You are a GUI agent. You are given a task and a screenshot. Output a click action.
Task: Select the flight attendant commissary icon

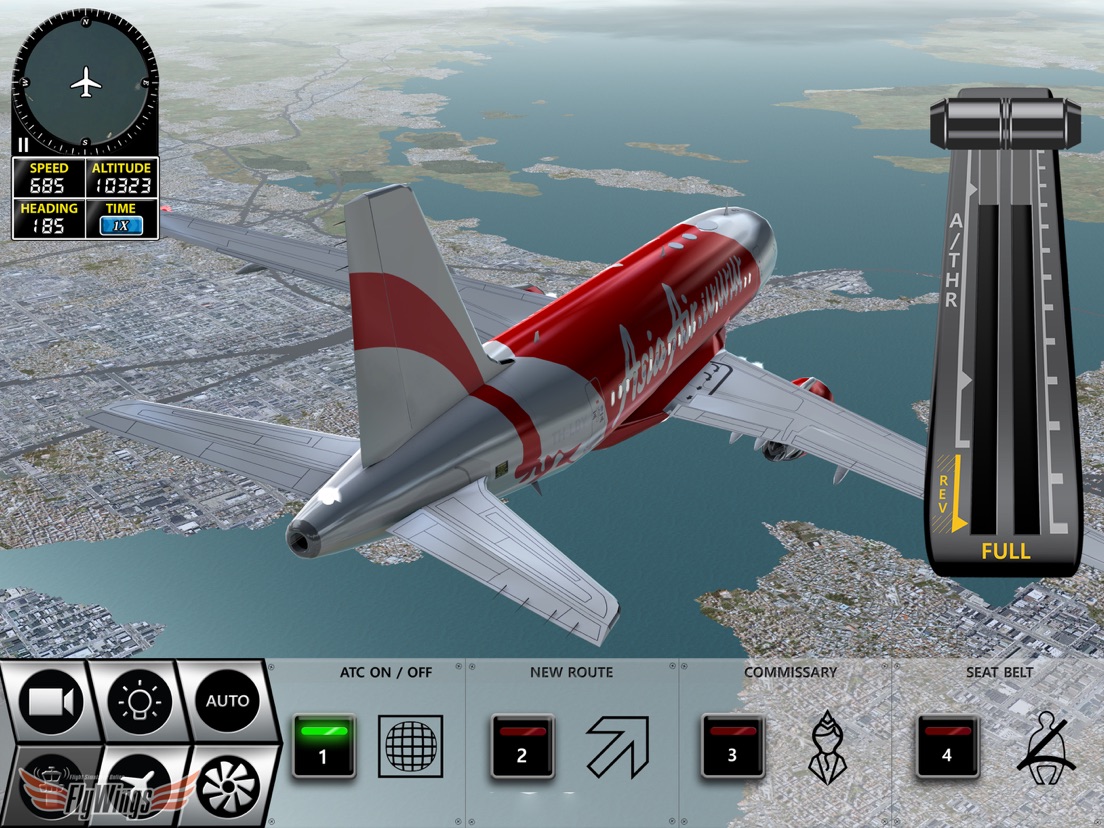coord(827,746)
